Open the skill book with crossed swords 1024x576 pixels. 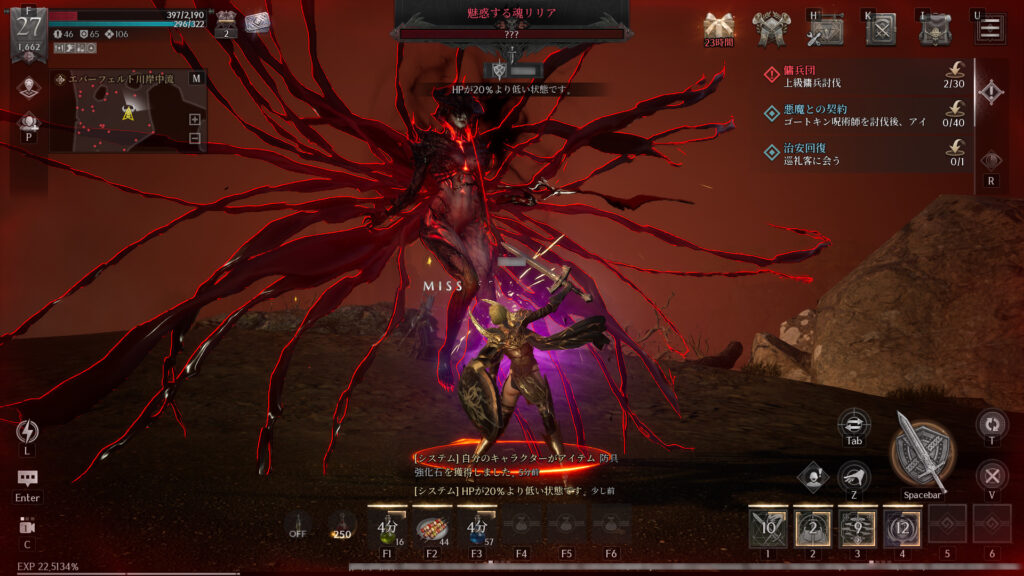tap(881, 30)
